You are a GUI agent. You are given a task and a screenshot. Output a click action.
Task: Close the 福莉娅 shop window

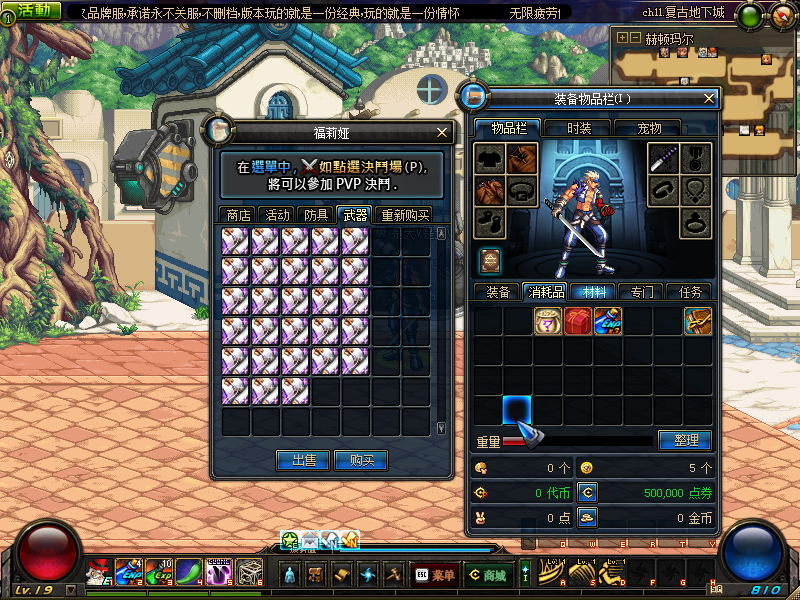[x=443, y=132]
